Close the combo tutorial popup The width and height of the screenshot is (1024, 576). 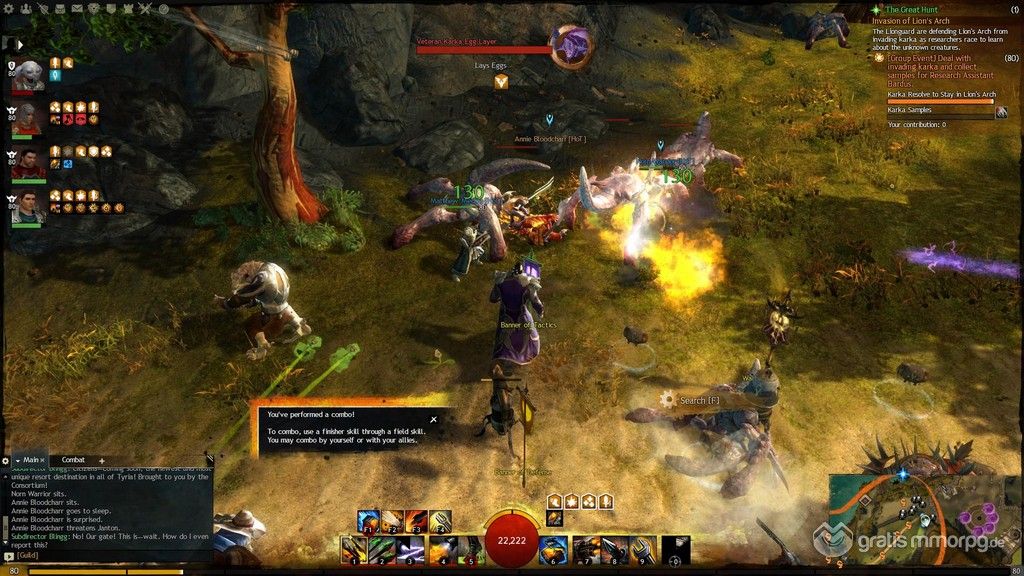coord(433,419)
